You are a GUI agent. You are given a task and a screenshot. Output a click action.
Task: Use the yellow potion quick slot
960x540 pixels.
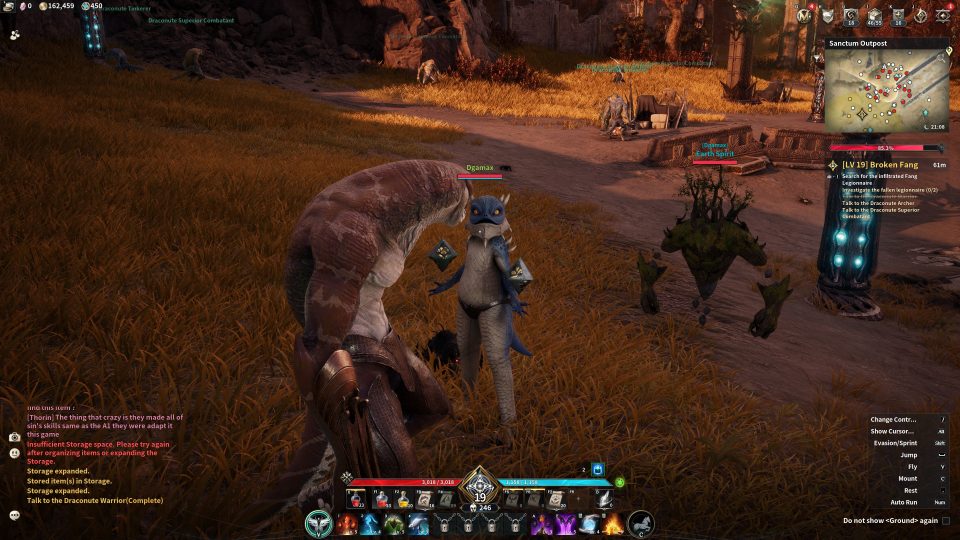[402, 499]
